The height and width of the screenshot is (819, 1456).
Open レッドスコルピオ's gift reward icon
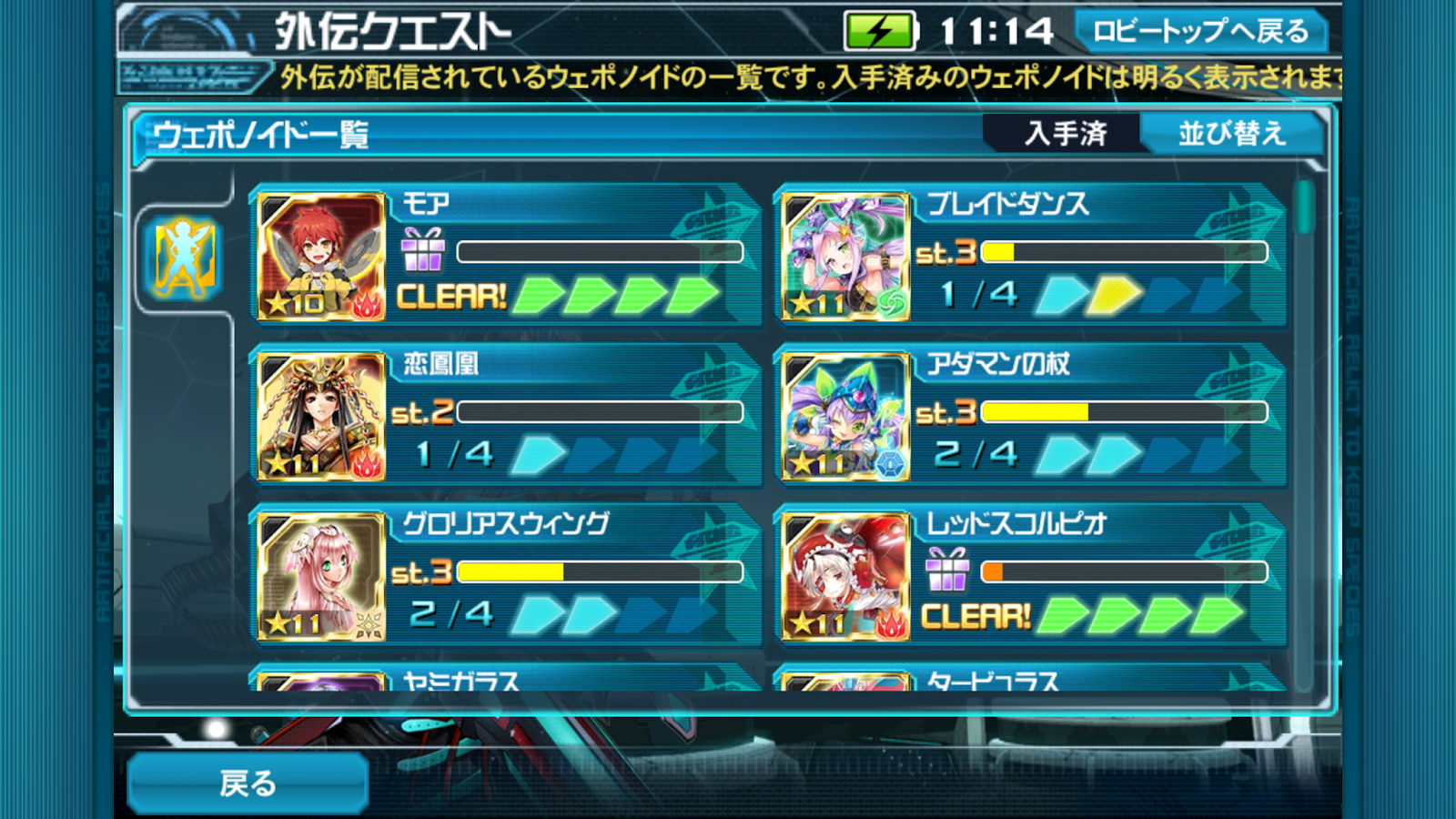948,571
